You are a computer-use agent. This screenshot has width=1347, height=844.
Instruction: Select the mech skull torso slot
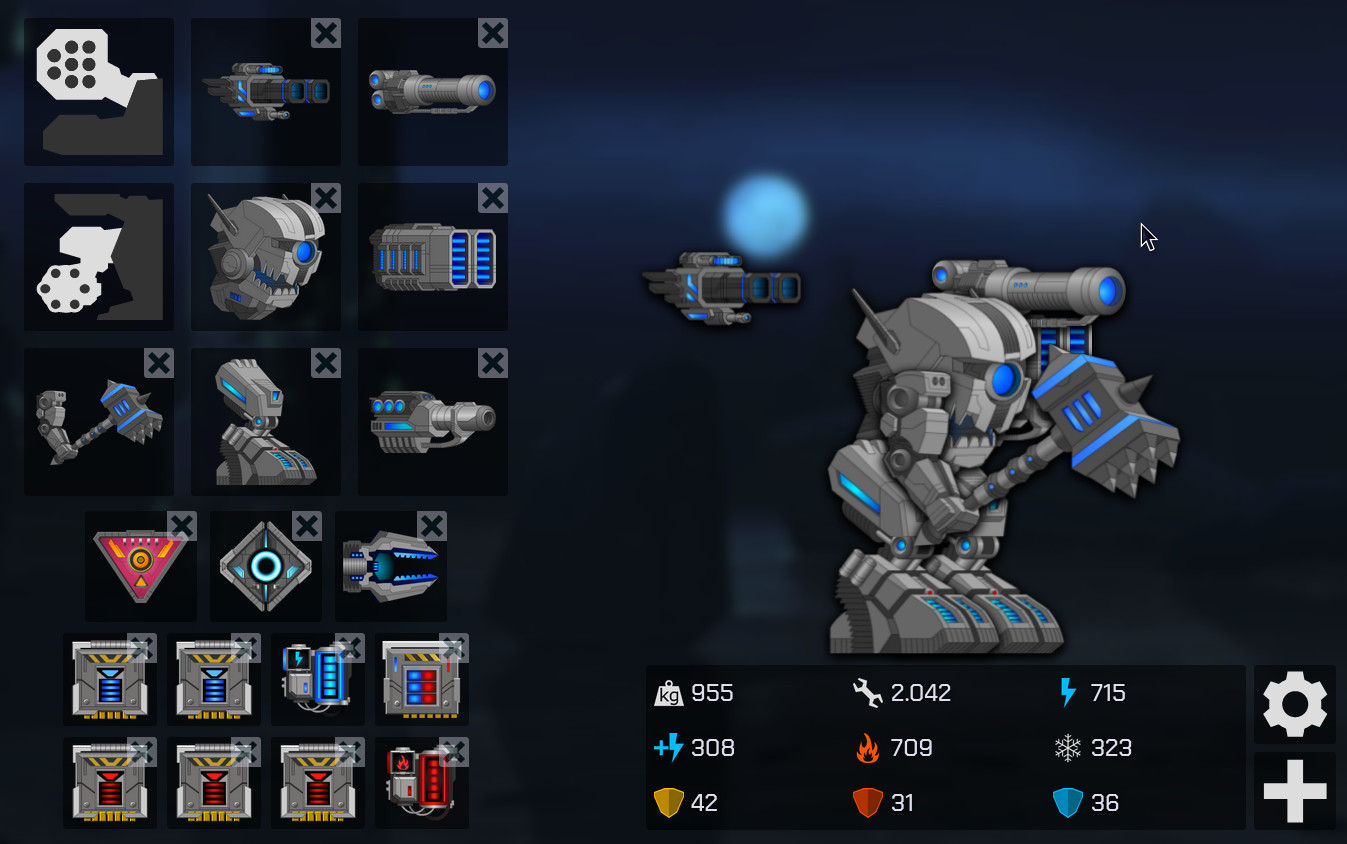point(265,258)
